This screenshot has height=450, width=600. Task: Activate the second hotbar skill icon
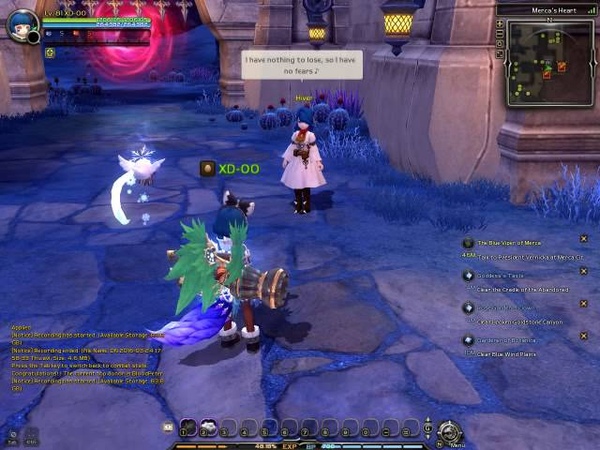coord(208,427)
